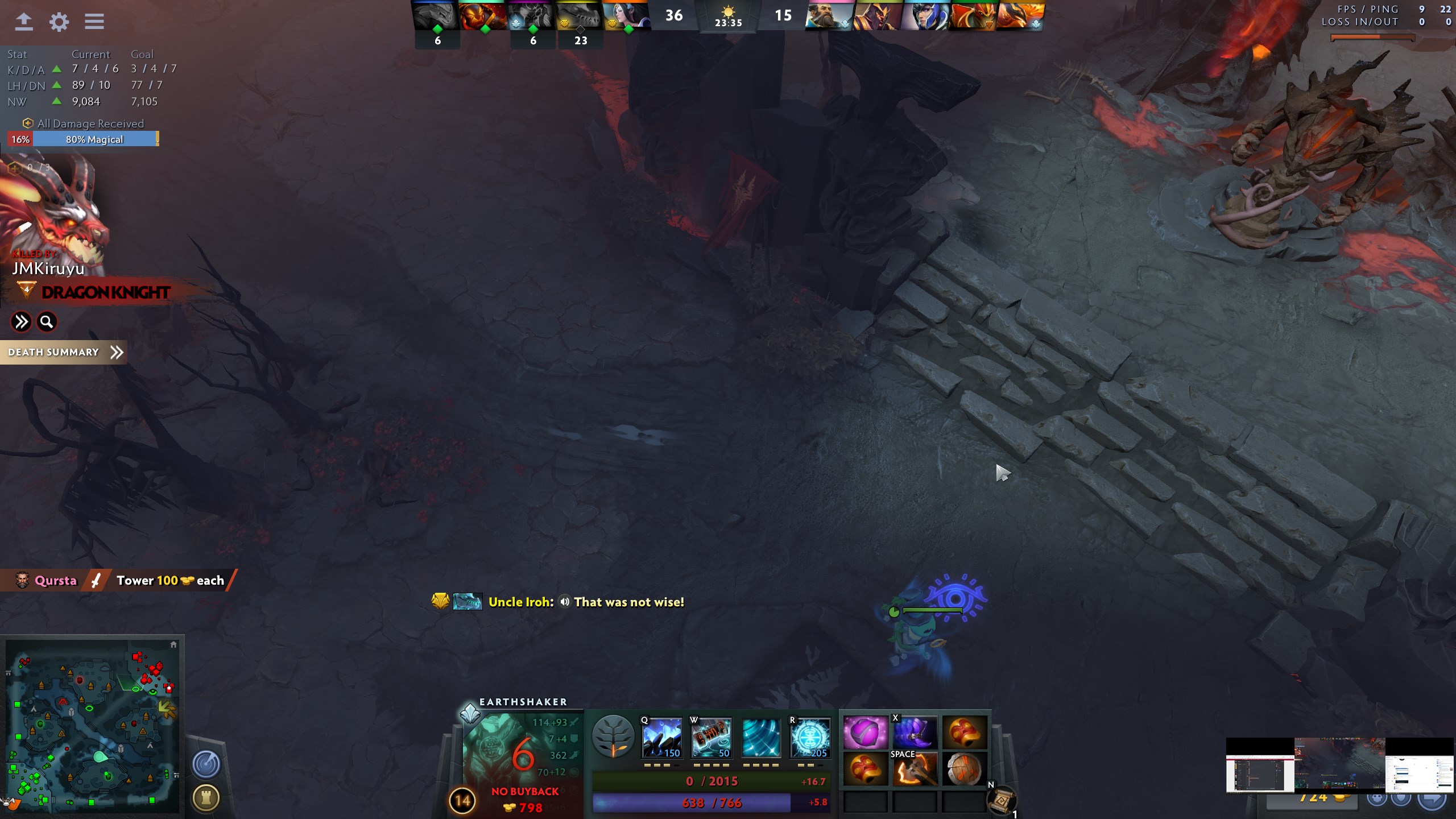Expand the Death Summary panel
The height and width of the screenshot is (819, 1456).
(64, 352)
